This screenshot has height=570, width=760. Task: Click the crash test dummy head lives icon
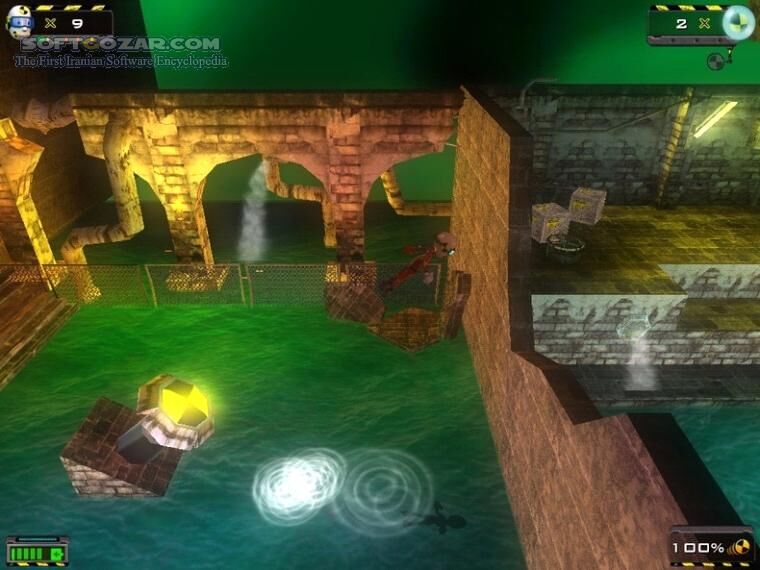[x=20, y=23]
